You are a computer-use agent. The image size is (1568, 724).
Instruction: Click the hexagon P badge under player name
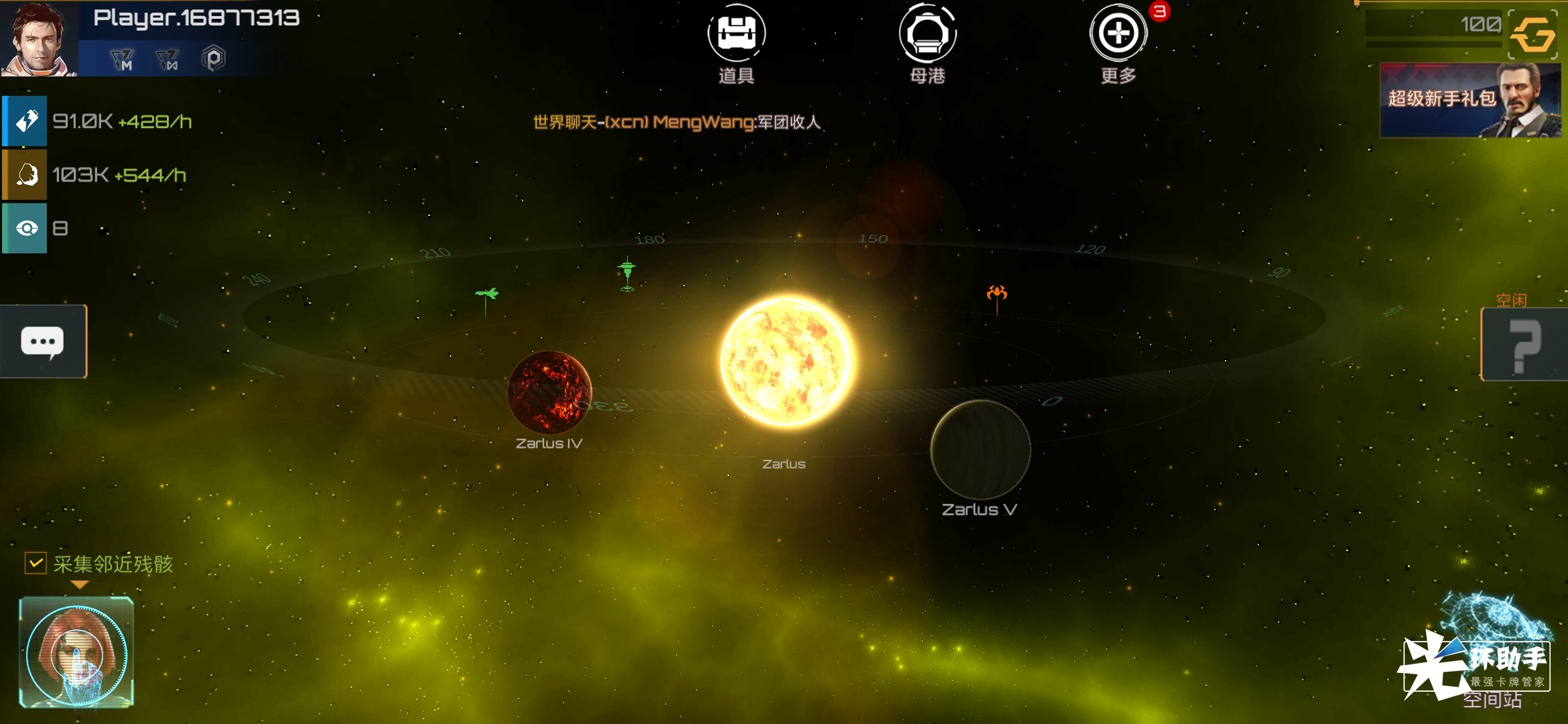tap(213, 60)
